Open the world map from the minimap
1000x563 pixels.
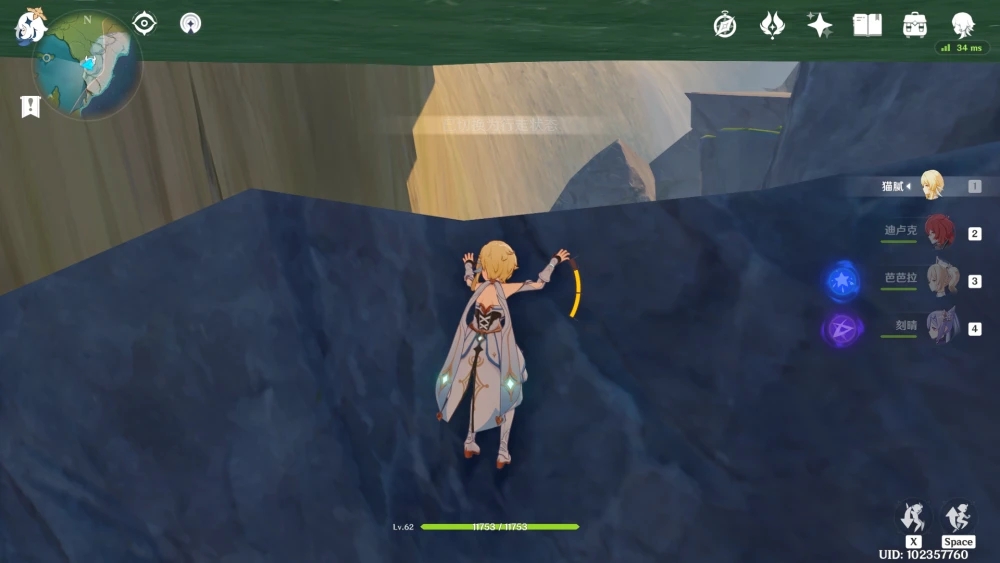[x=88, y=64]
